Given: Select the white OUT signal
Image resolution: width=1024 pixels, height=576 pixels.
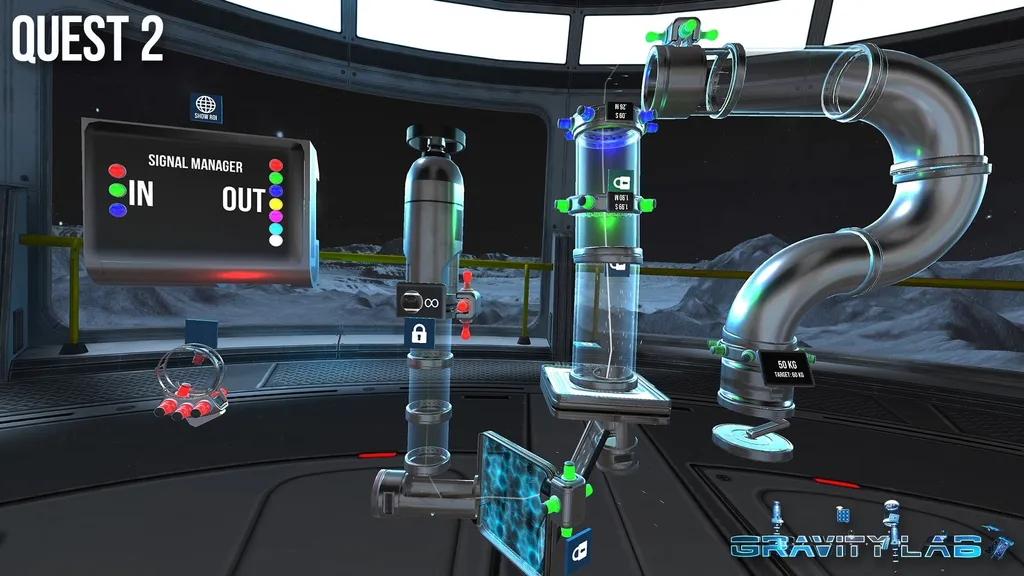Looking at the screenshot, I should point(277,241).
